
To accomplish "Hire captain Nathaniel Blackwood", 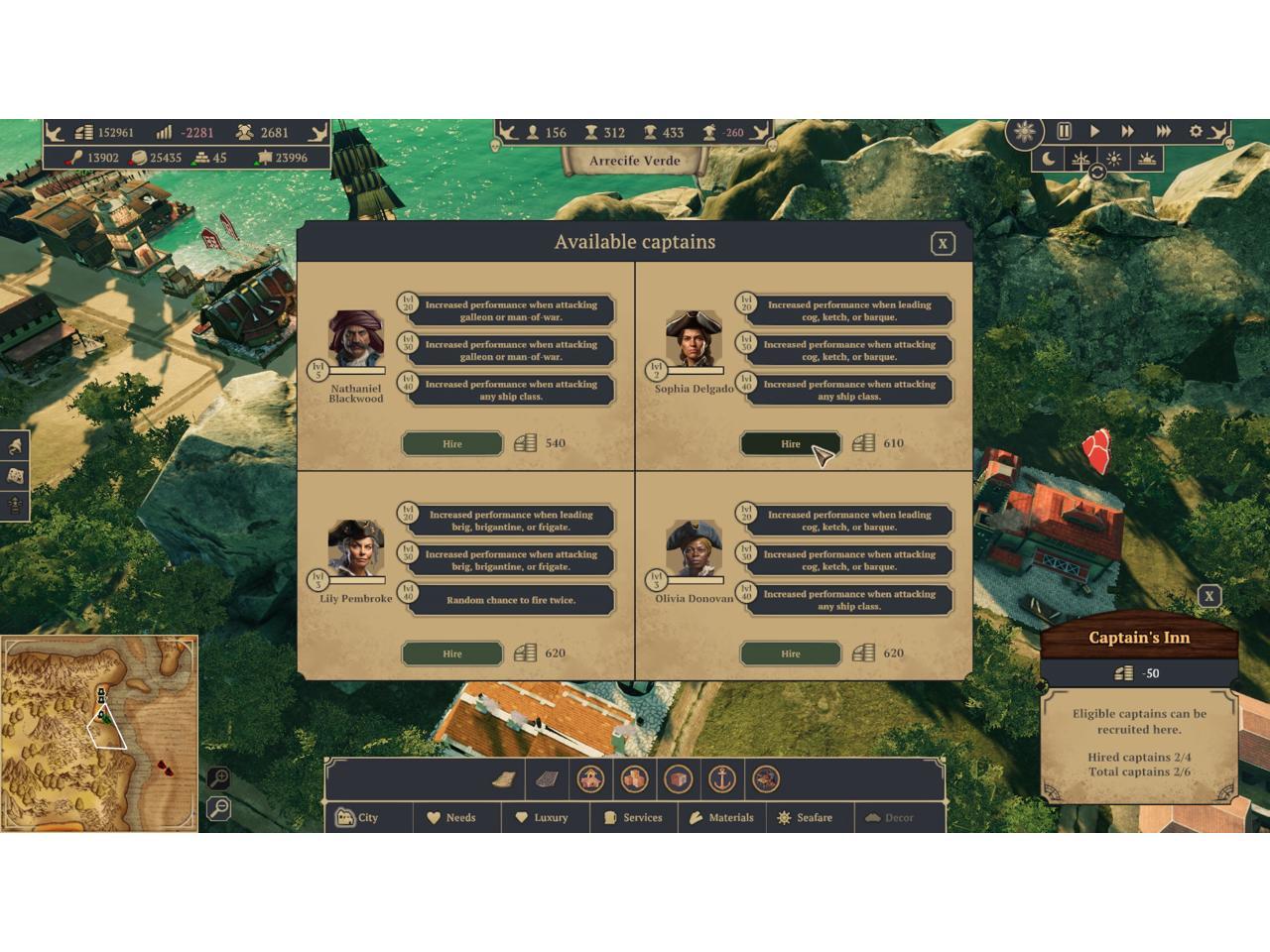I will [x=451, y=443].
